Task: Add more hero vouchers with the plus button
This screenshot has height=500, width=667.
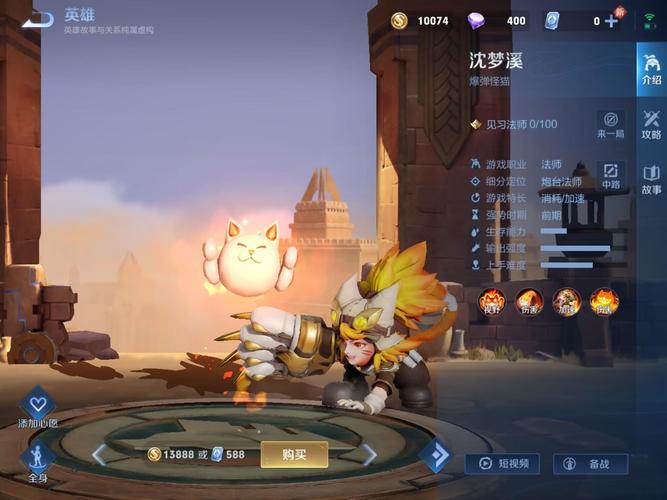Action: (x=611, y=20)
